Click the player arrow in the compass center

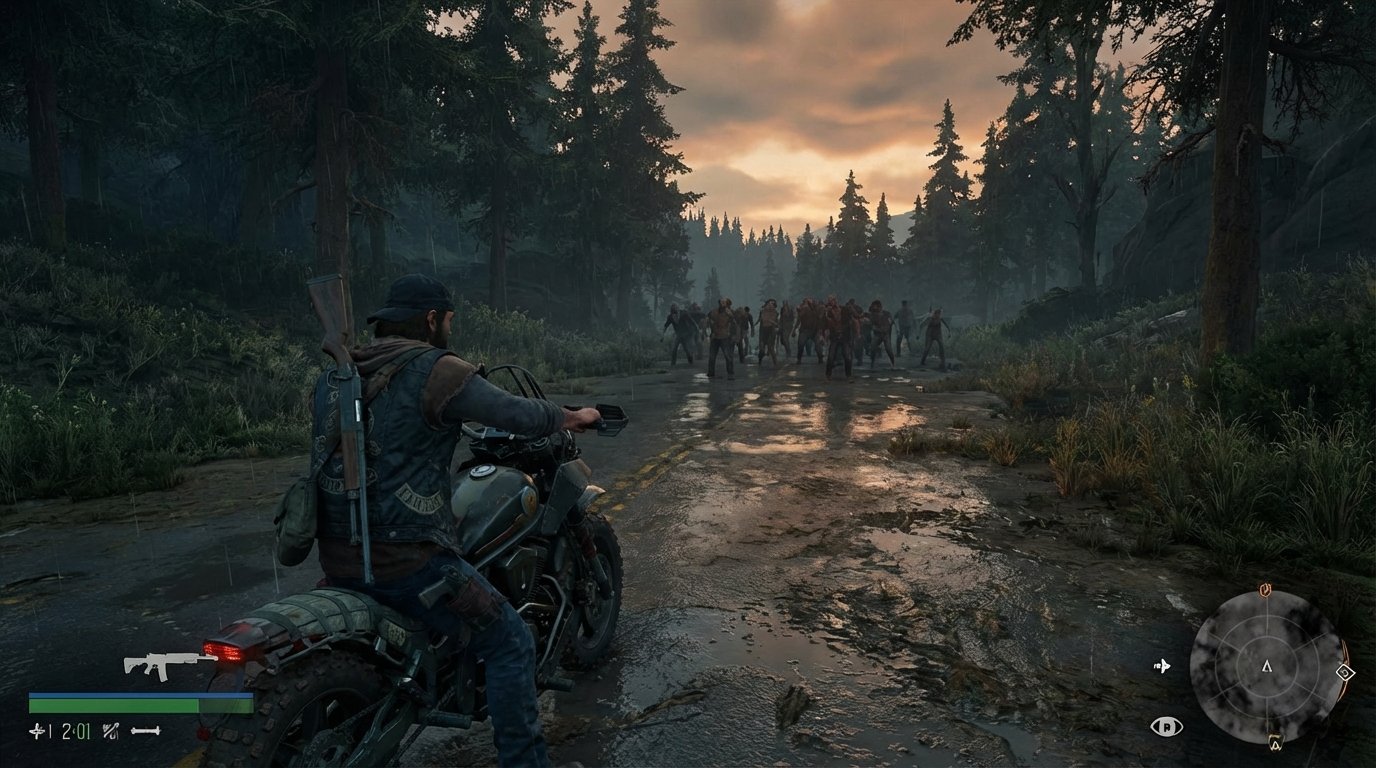(x=1266, y=667)
